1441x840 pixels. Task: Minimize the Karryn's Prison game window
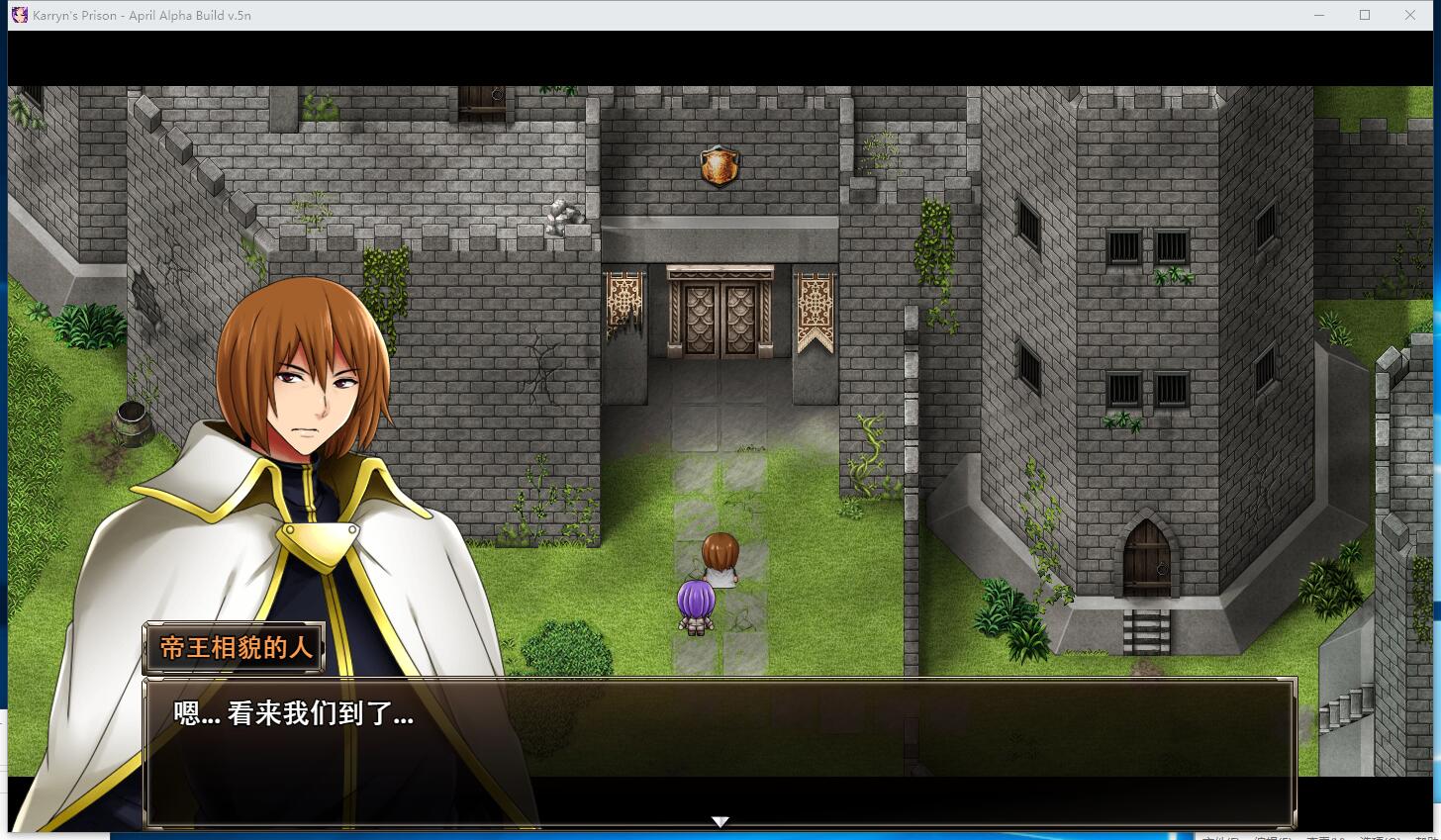coord(1318,15)
